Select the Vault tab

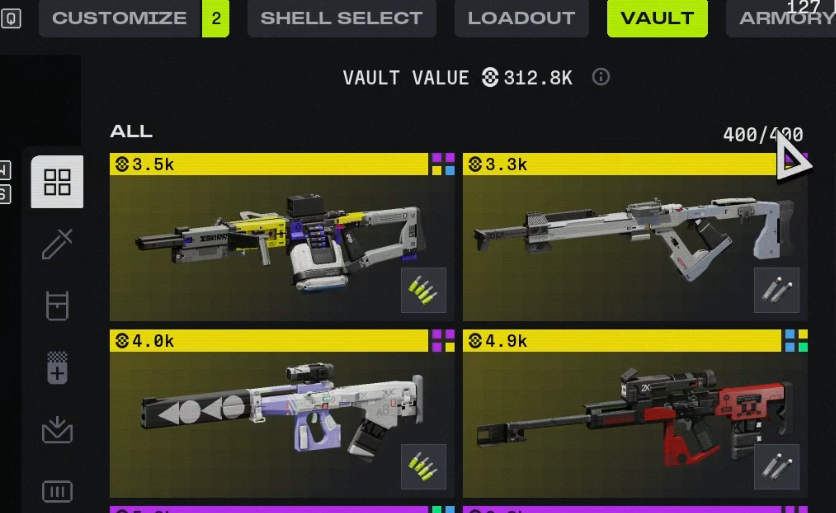pyautogui.click(x=657, y=18)
